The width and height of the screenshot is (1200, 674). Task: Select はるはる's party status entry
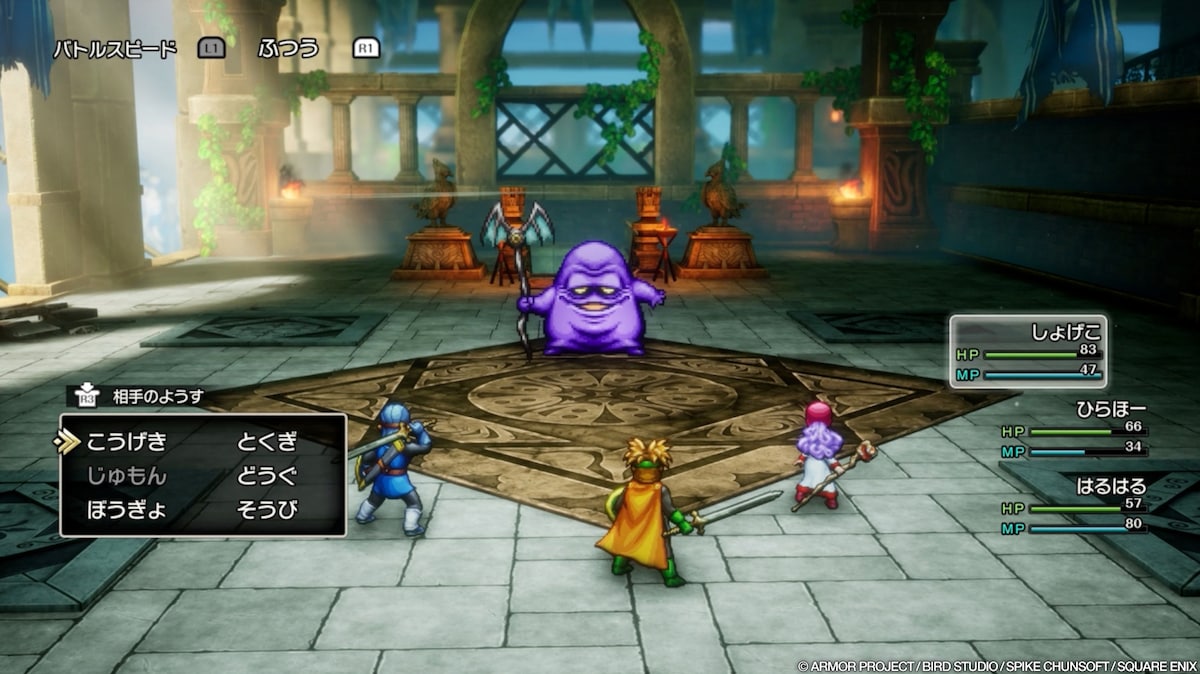[x=1072, y=506]
